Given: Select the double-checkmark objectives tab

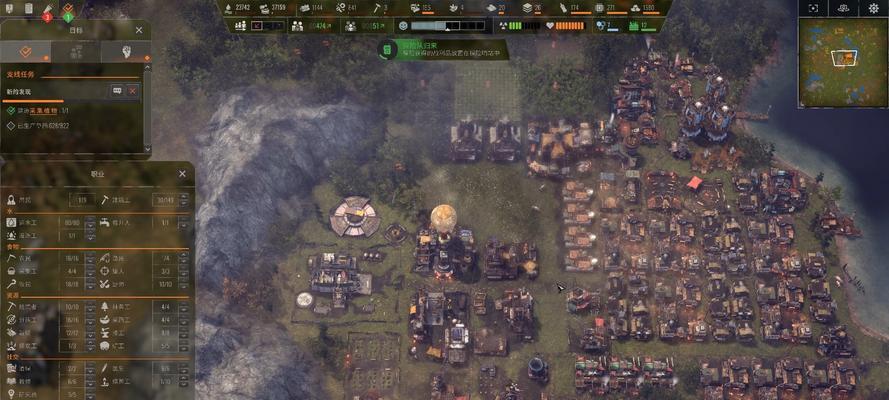Looking at the screenshot, I should click(x=25, y=52).
